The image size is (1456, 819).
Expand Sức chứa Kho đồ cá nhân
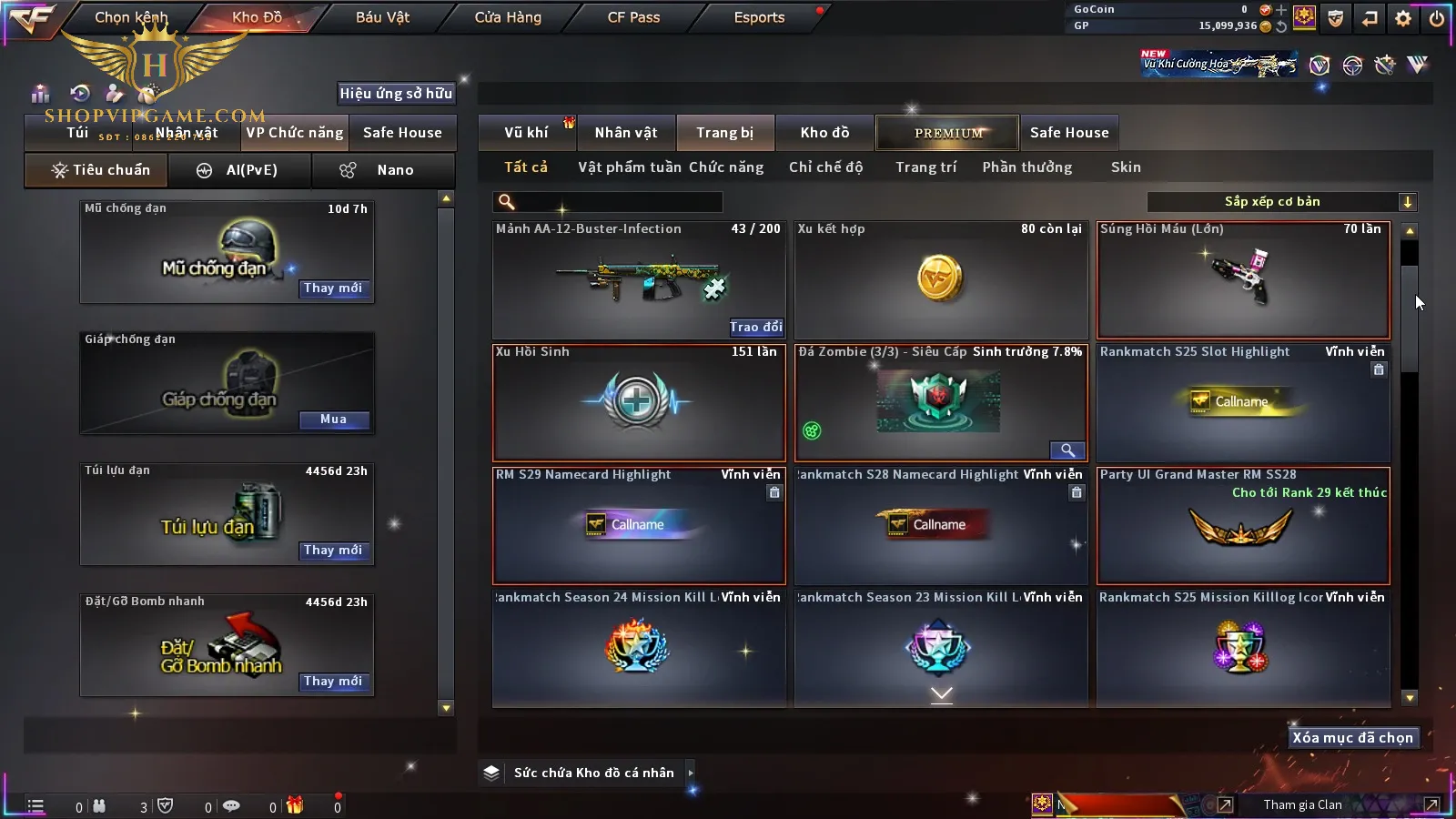[x=691, y=773]
